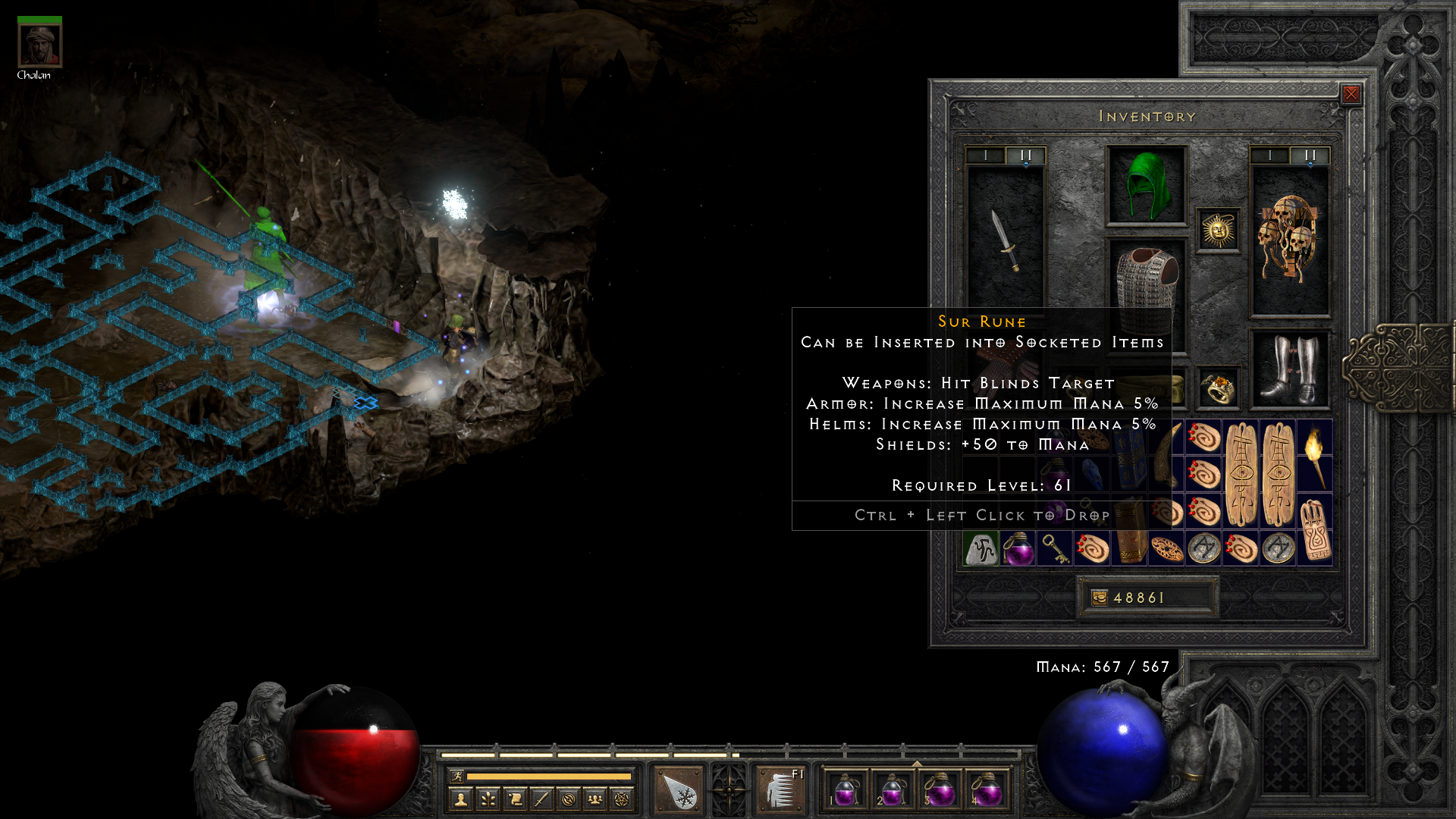The image size is (1456, 819).
Task: Open the party screen
Action: pyautogui.click(x=595, y=798)
